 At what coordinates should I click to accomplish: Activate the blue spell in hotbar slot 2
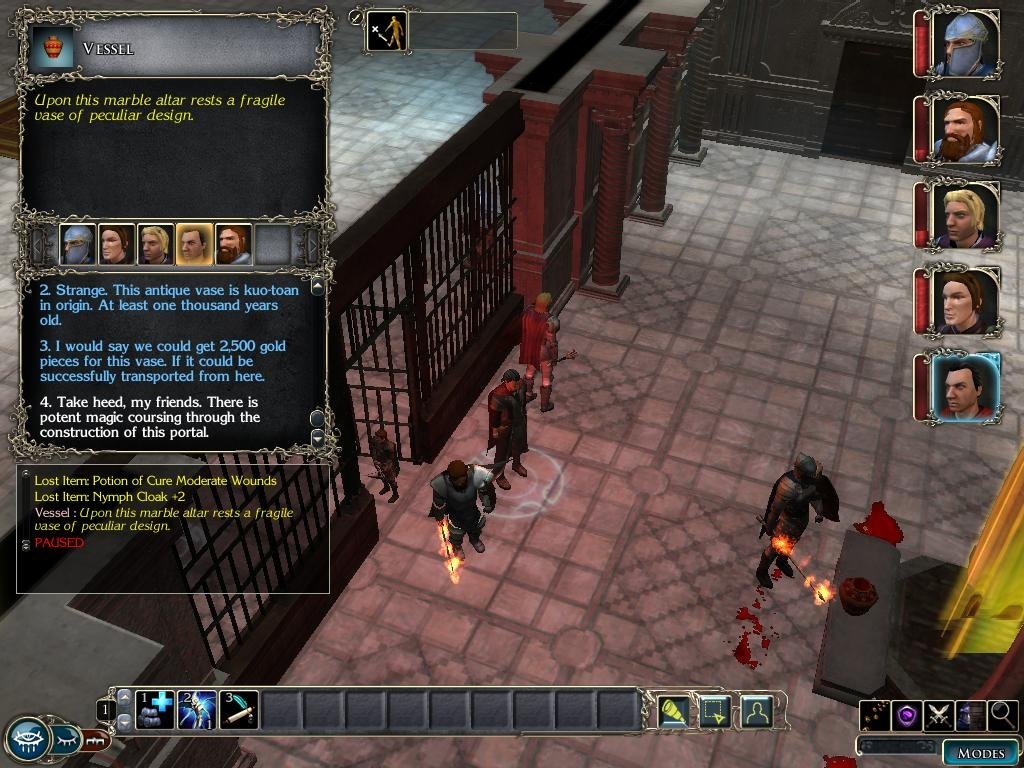click(x=197, y=710)
